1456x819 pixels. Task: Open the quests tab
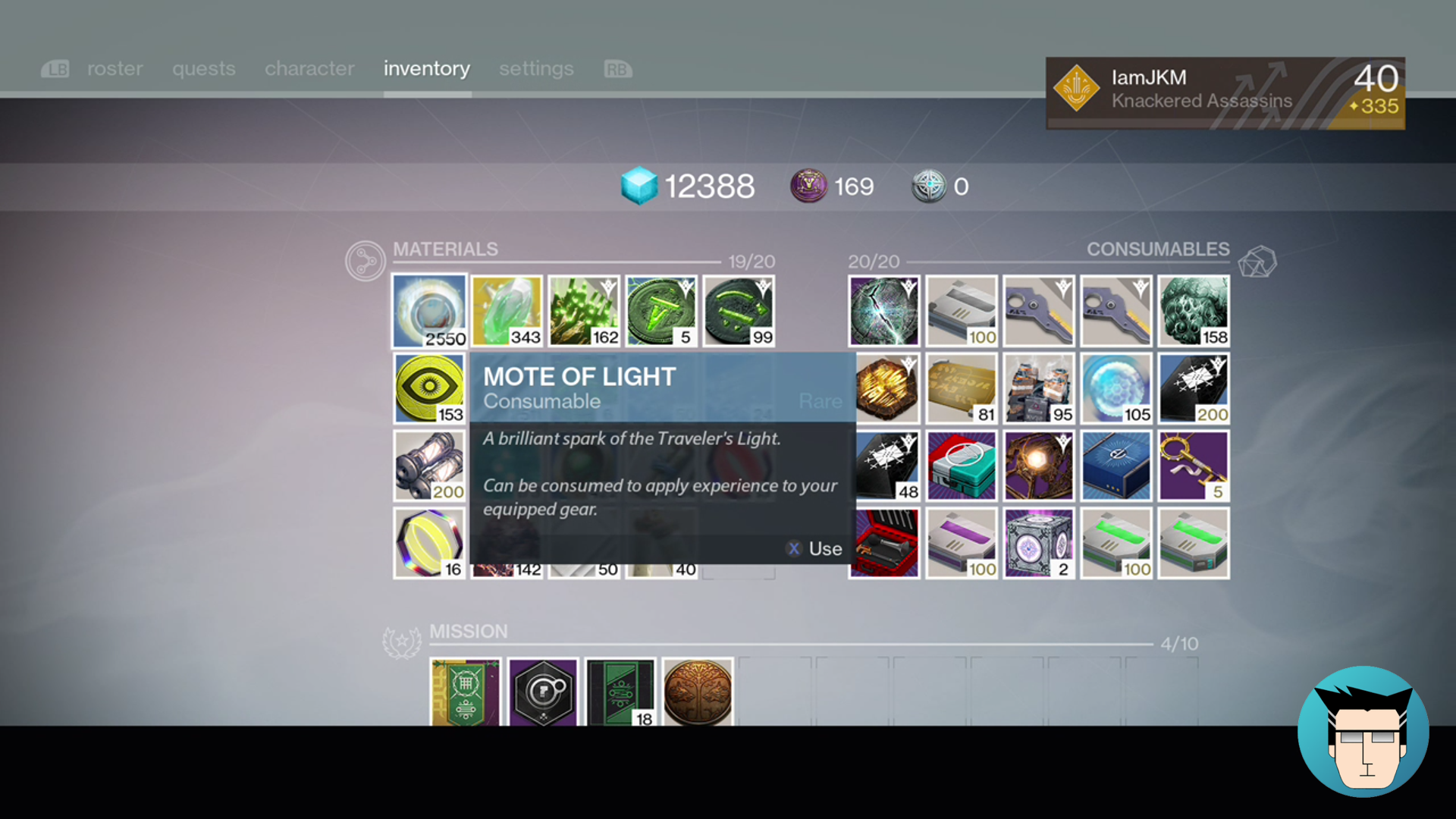203,69
